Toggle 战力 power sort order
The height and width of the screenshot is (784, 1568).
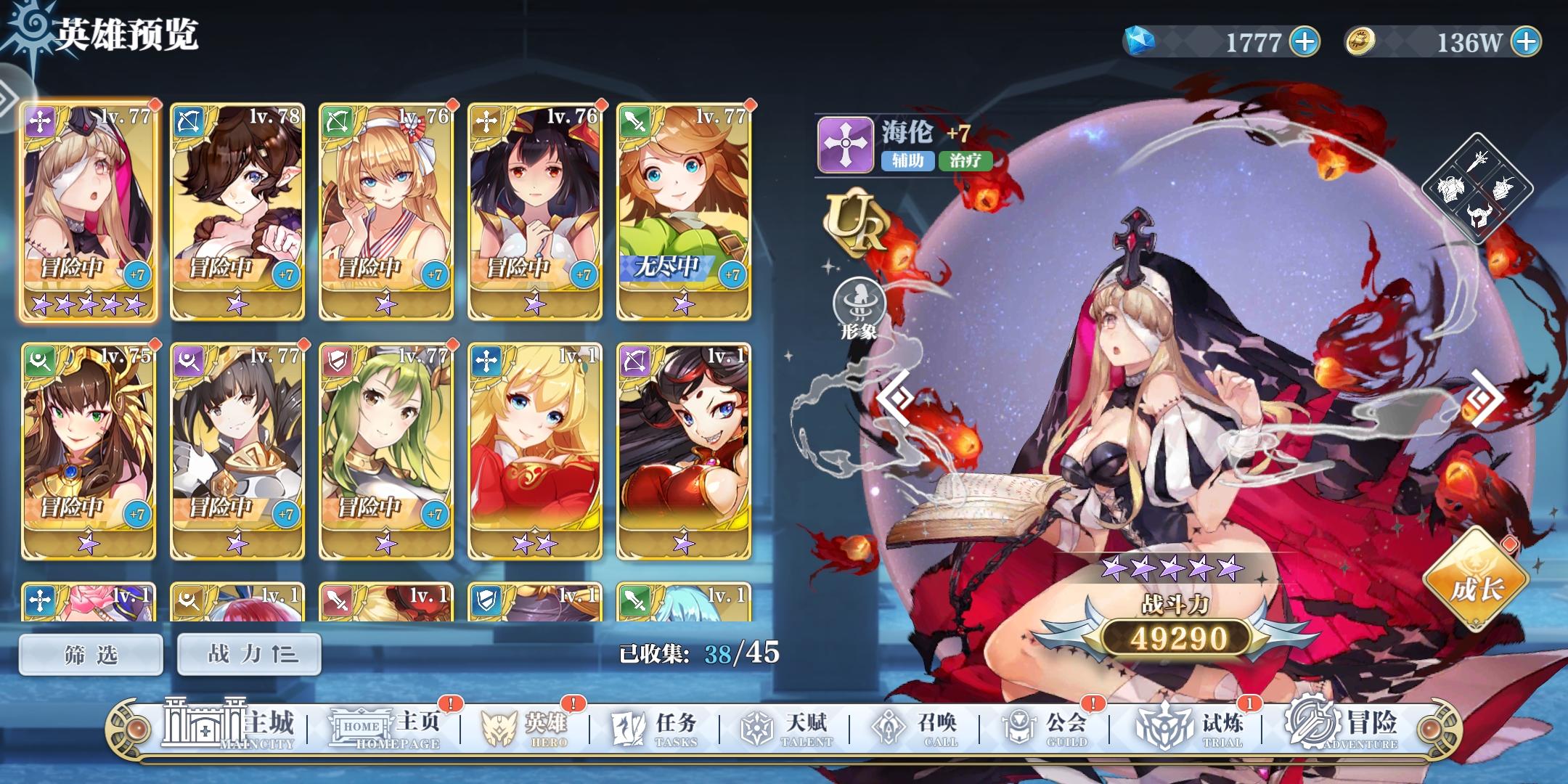(250, 653)
